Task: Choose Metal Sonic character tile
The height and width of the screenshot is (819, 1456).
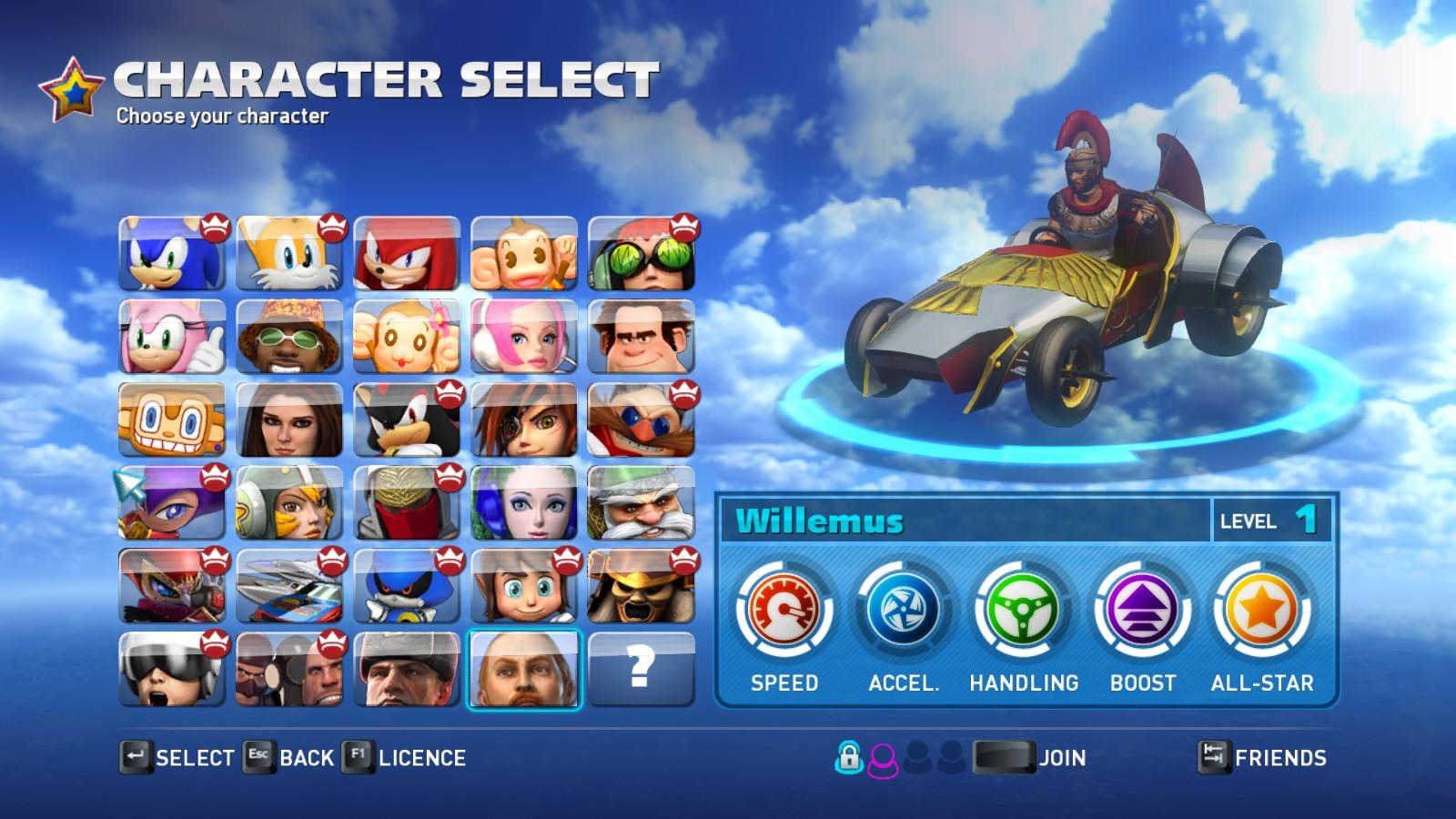Action: point(407,586)
